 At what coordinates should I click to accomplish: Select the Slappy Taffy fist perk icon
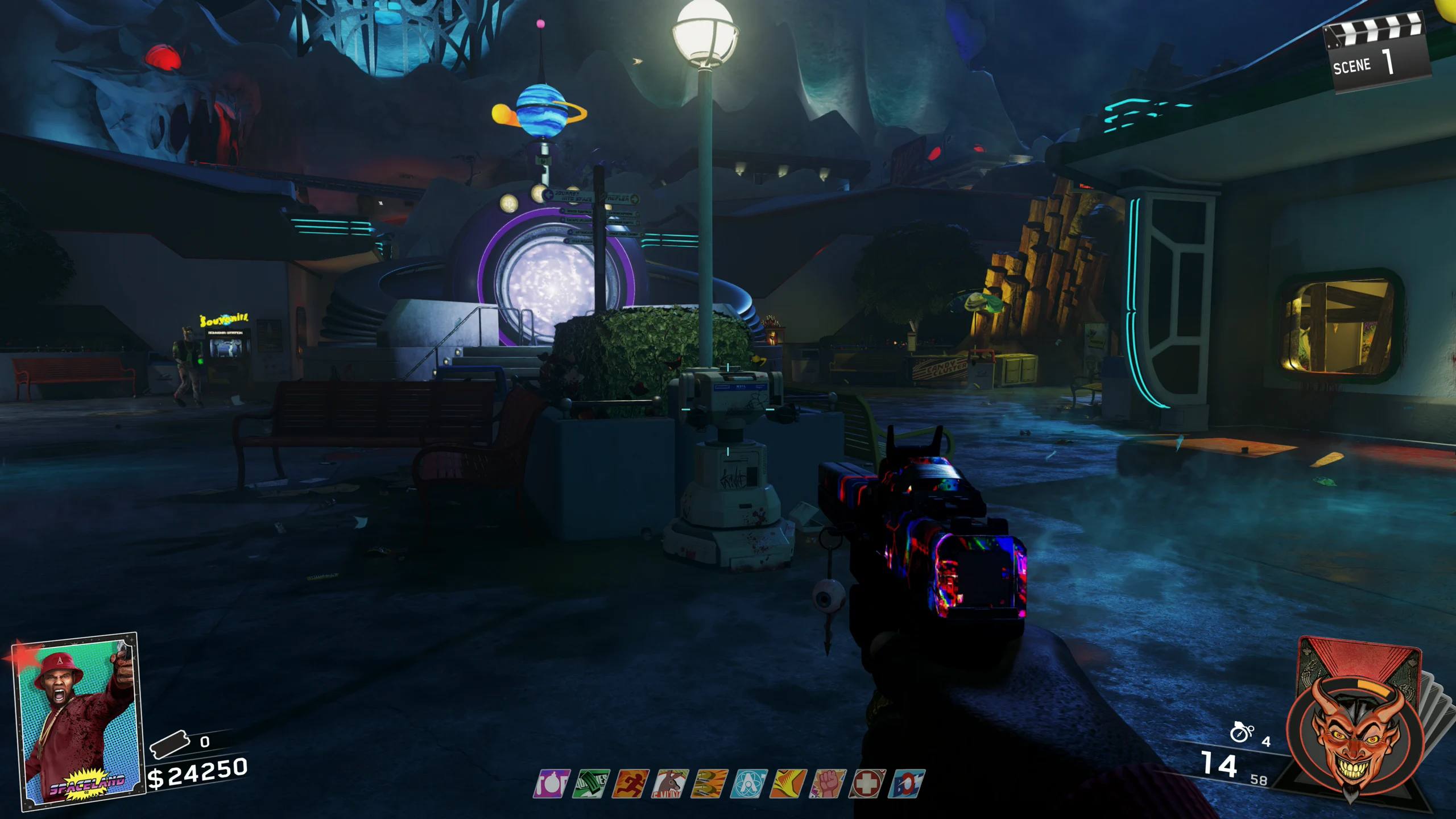tap(828, 784)
